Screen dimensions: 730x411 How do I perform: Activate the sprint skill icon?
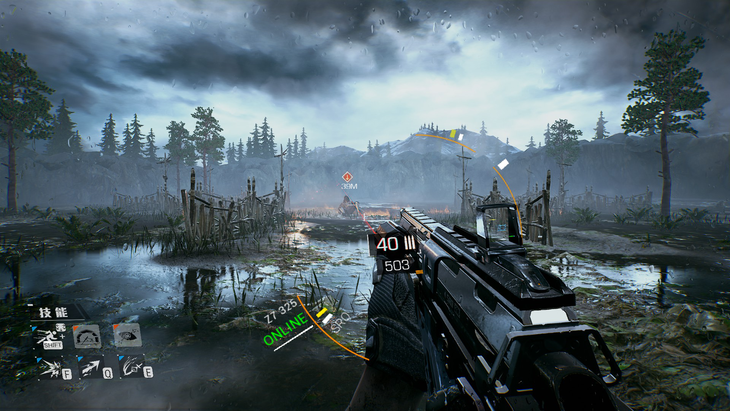point(47,337)
